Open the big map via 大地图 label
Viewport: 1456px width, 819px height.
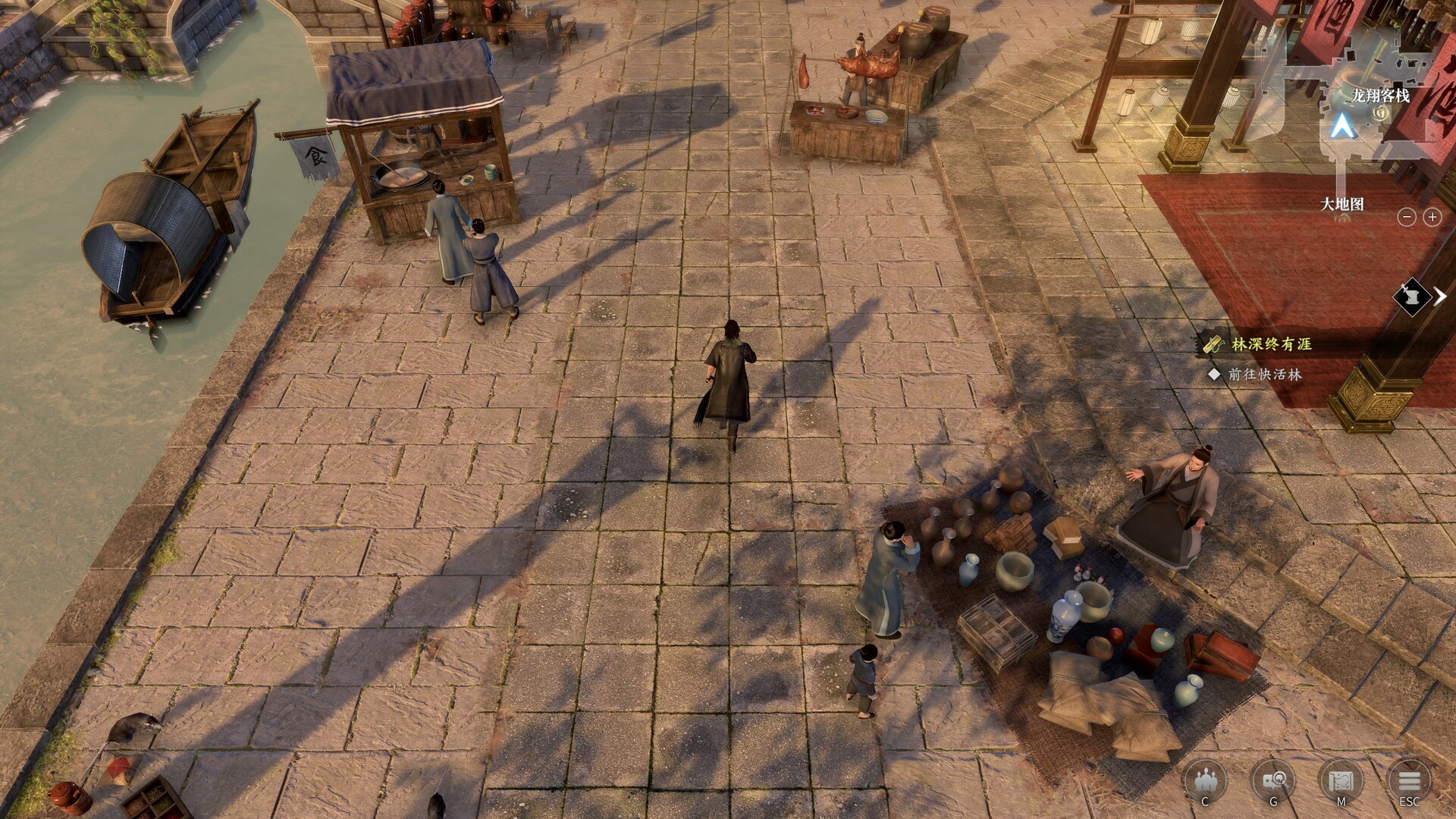pyautogui.click(x=1344, y=203)
